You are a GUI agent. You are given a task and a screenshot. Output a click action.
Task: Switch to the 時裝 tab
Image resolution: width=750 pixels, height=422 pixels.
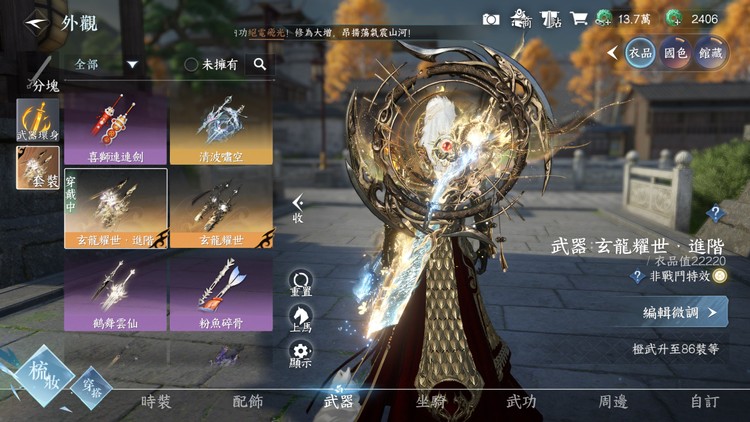156,402
